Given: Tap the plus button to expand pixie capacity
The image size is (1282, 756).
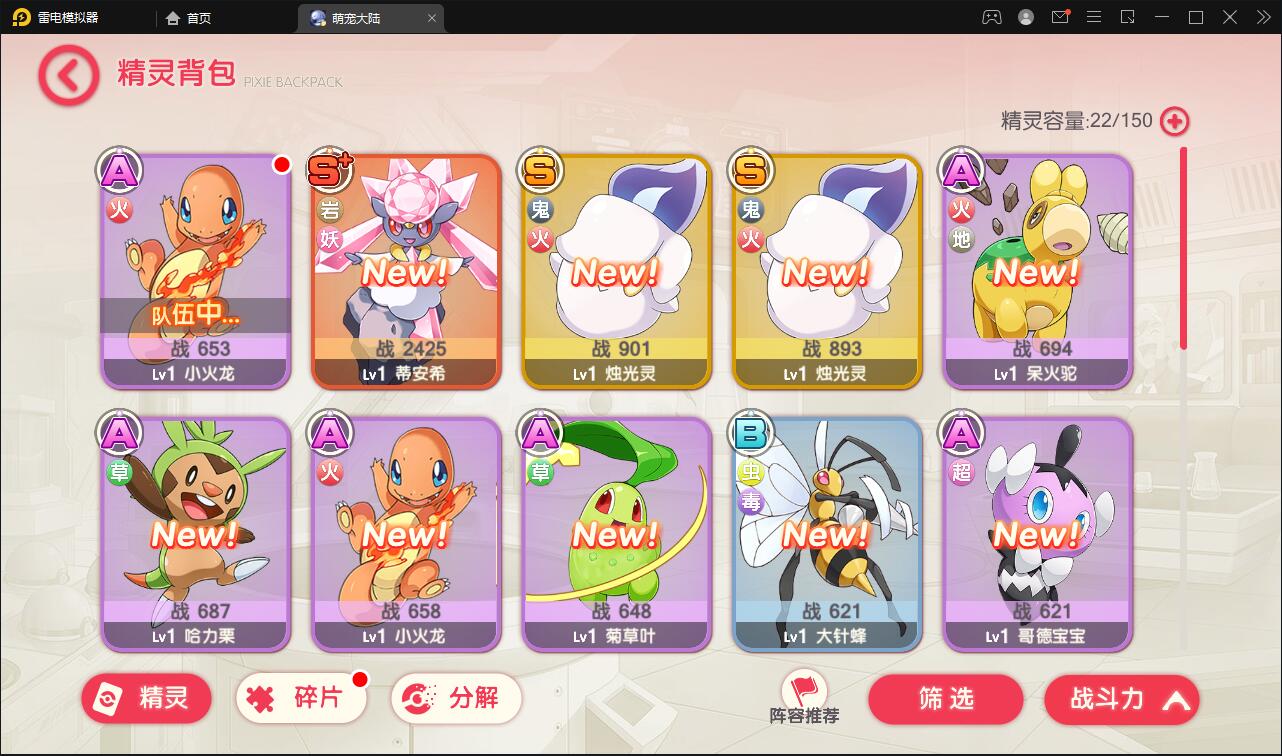Looking at the screenshot, I should coord(1172,120).
